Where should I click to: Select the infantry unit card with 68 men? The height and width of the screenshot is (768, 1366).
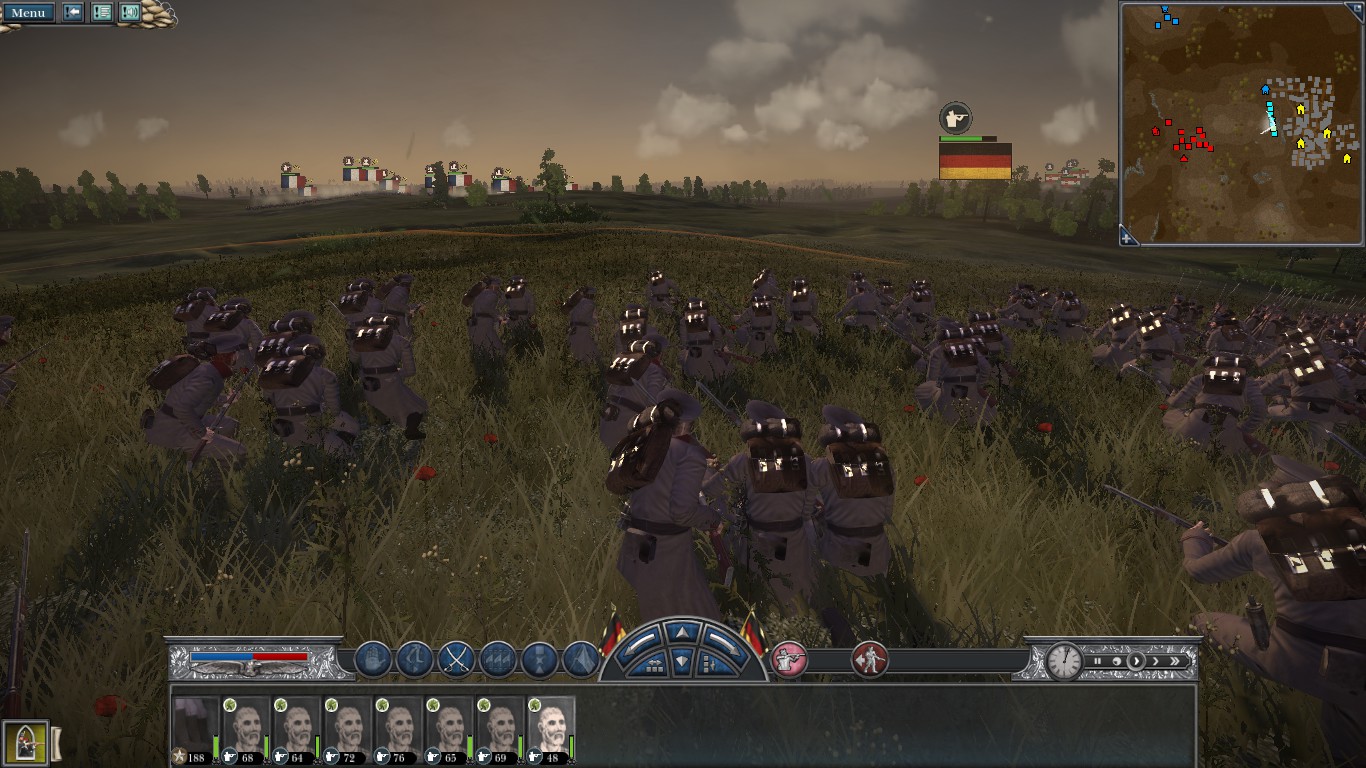[x=246, y=730]
